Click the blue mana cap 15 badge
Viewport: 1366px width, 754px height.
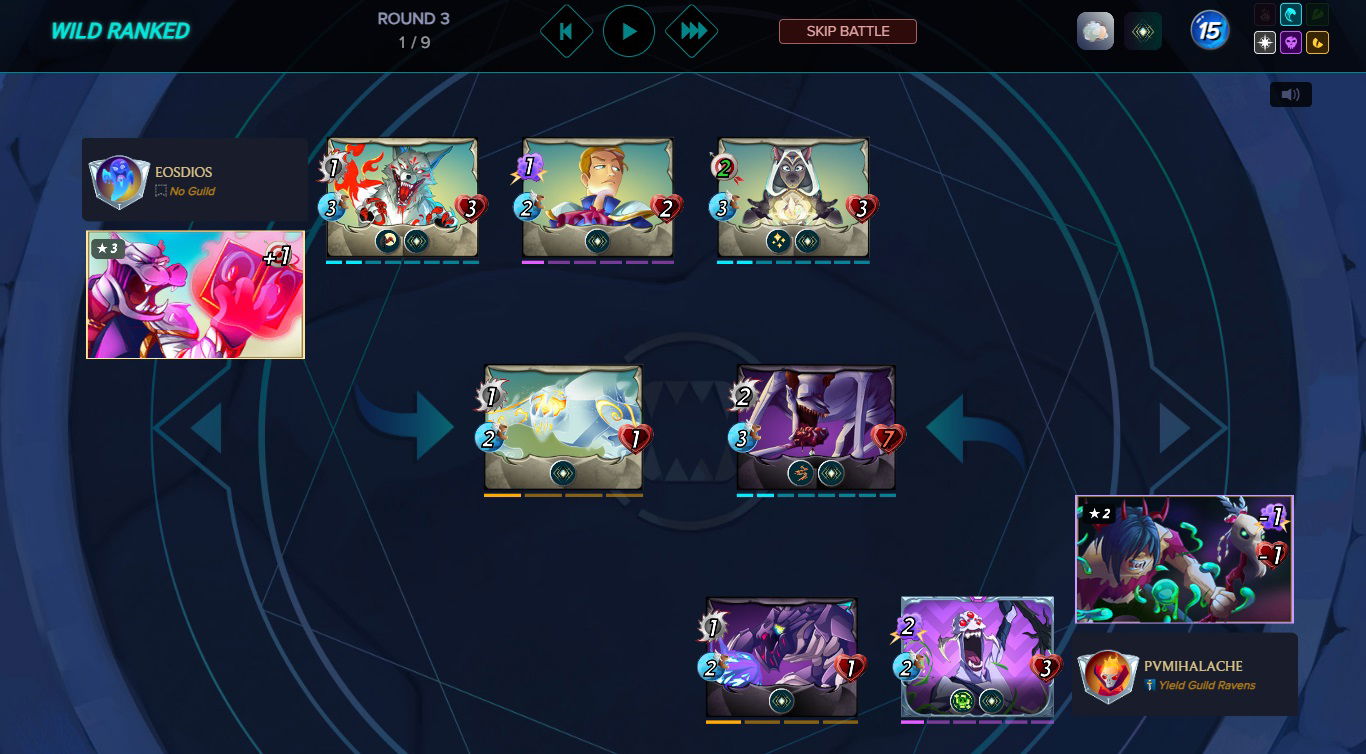pyautogui.click(x=1210, y=30)
